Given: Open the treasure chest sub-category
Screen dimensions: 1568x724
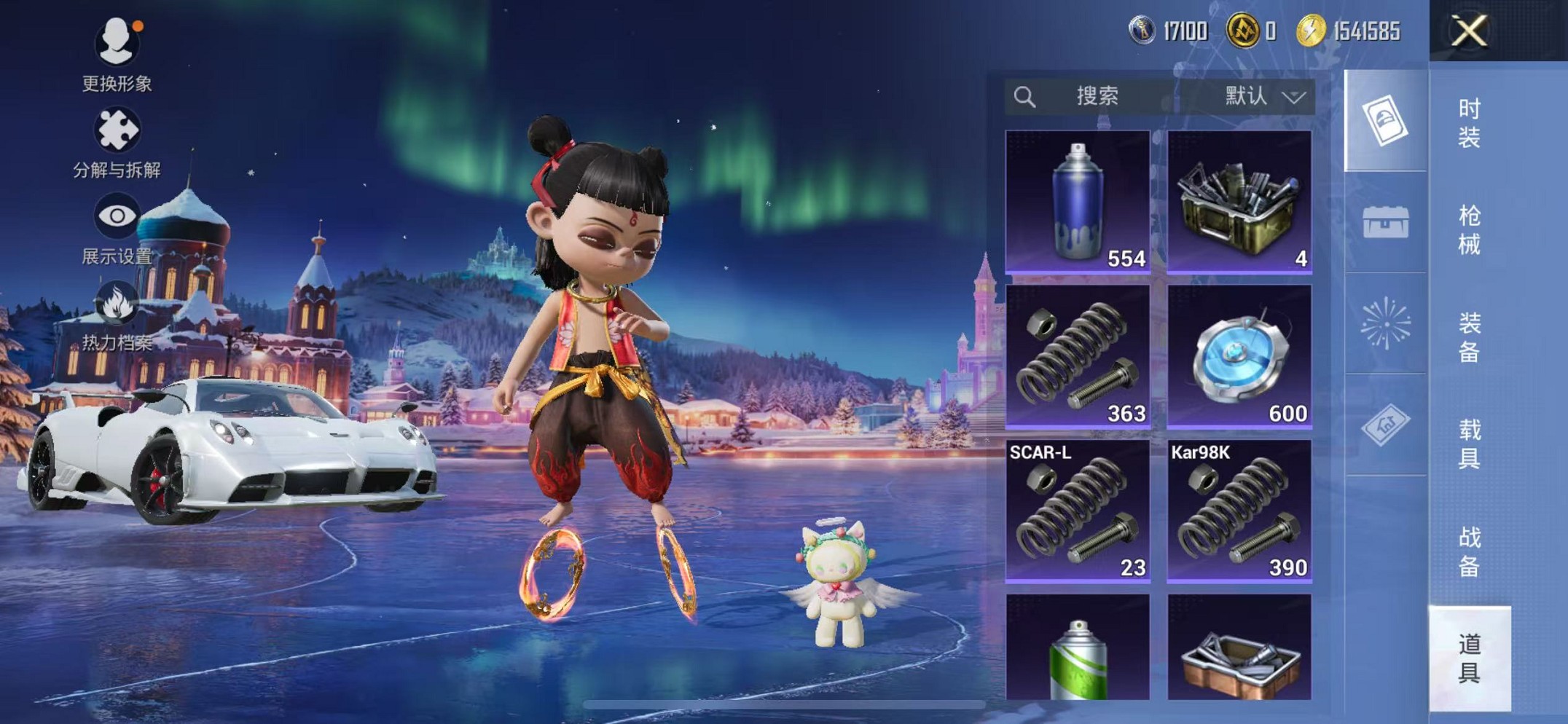Looking at the screenshot, I should point(1385,222).
